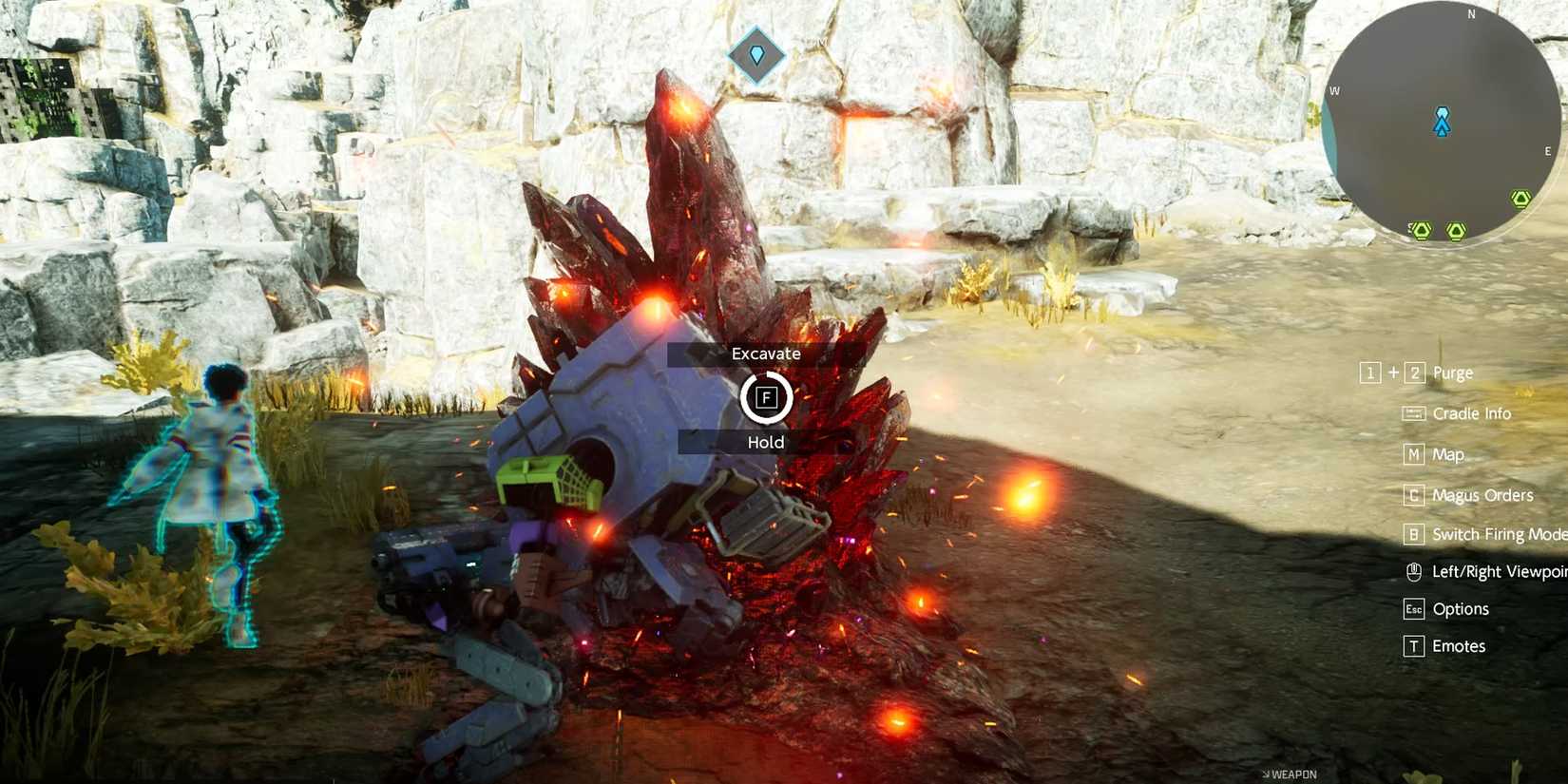This screenshot has height=784, width=1568.
Task: Click the Excavate label above the interaction ring
Action: click(766, 353)
